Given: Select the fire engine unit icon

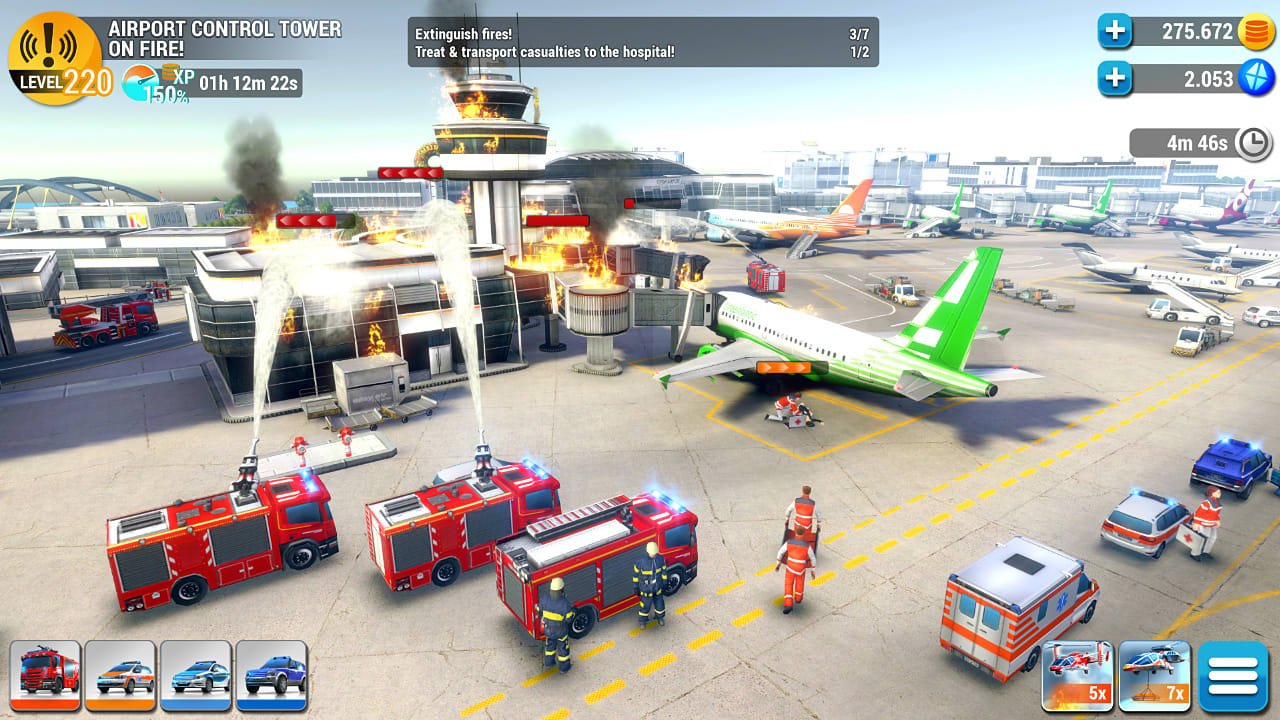Looking at the screenshot, I should point(46,676).
